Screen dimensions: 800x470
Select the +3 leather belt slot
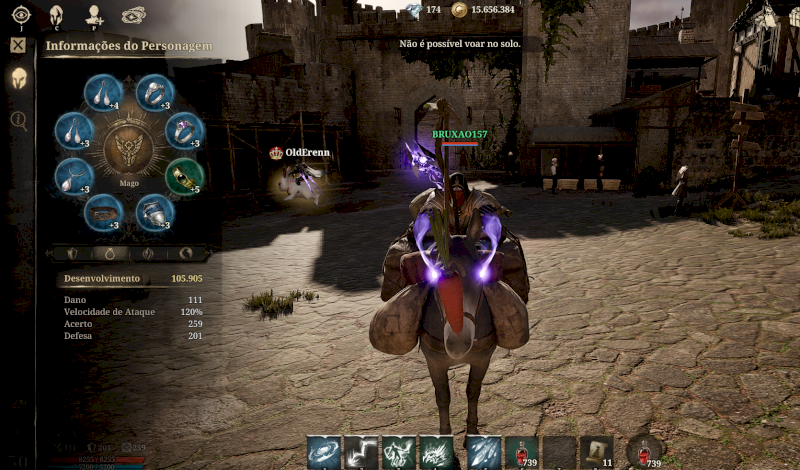click(x=103, y=211)
